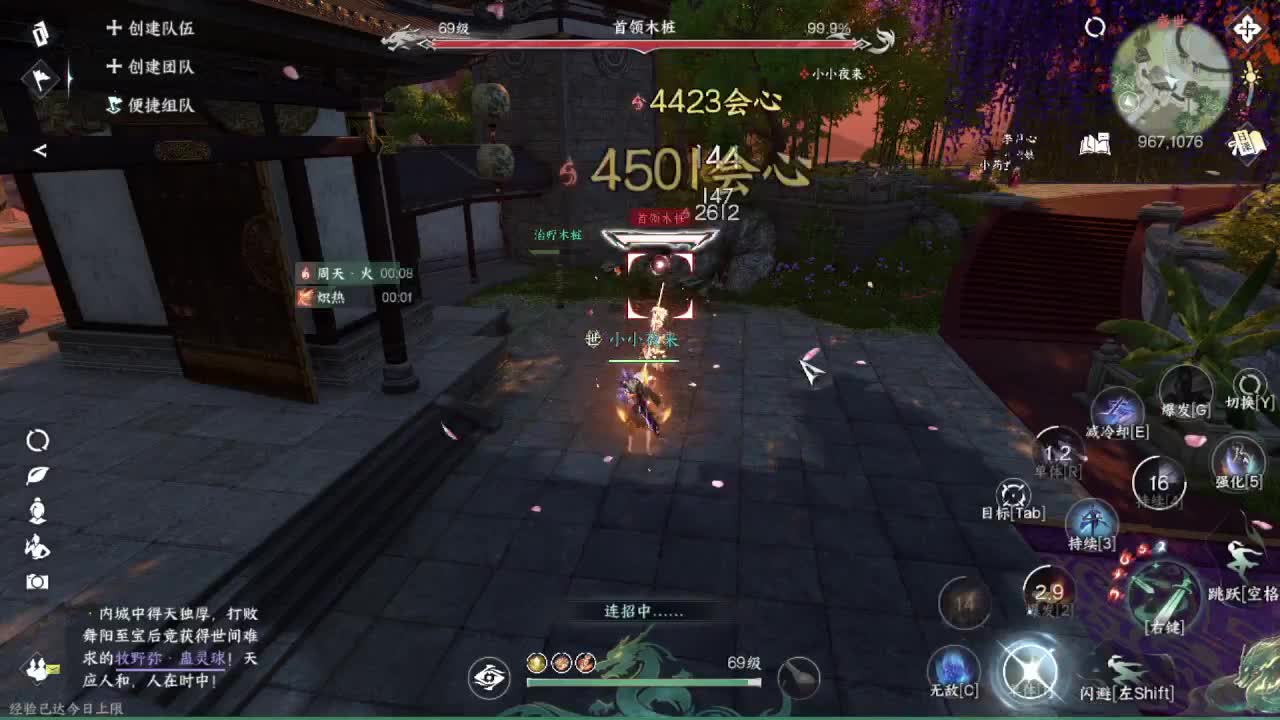1280x720 pixels.
Task: Adjust the sun time slider beside minimap
Action: coord(1249,77)
